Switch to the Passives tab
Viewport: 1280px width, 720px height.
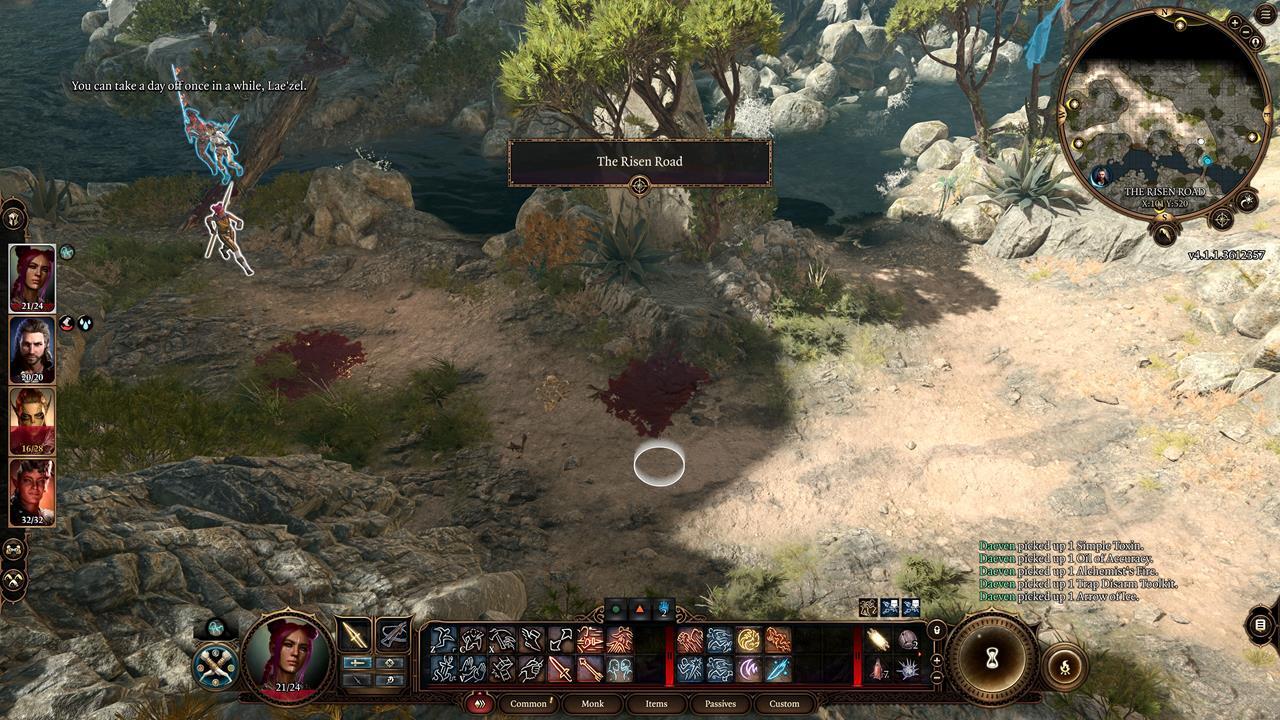coord(719,704)
